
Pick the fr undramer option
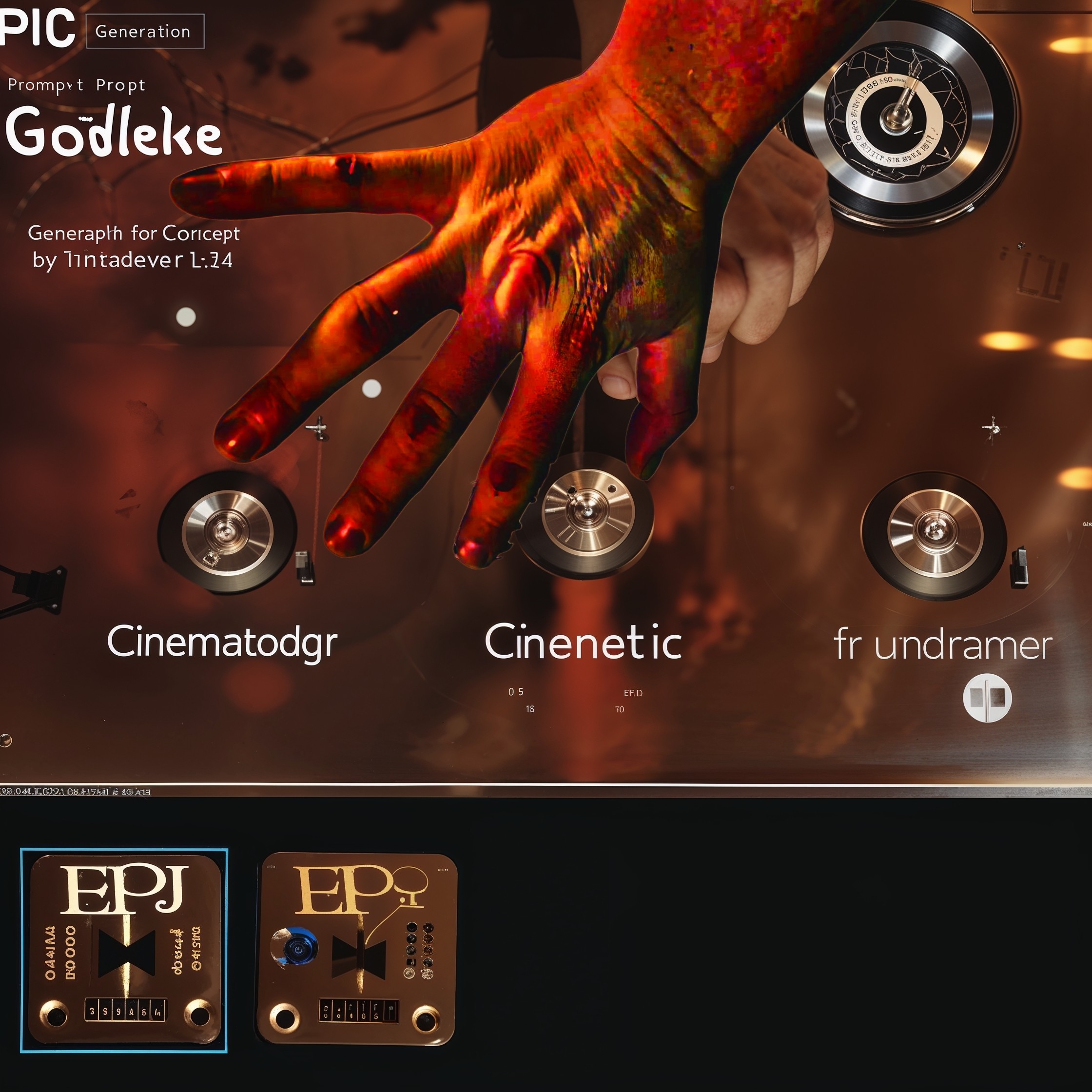pyautogui.click(x=942, y=645)
